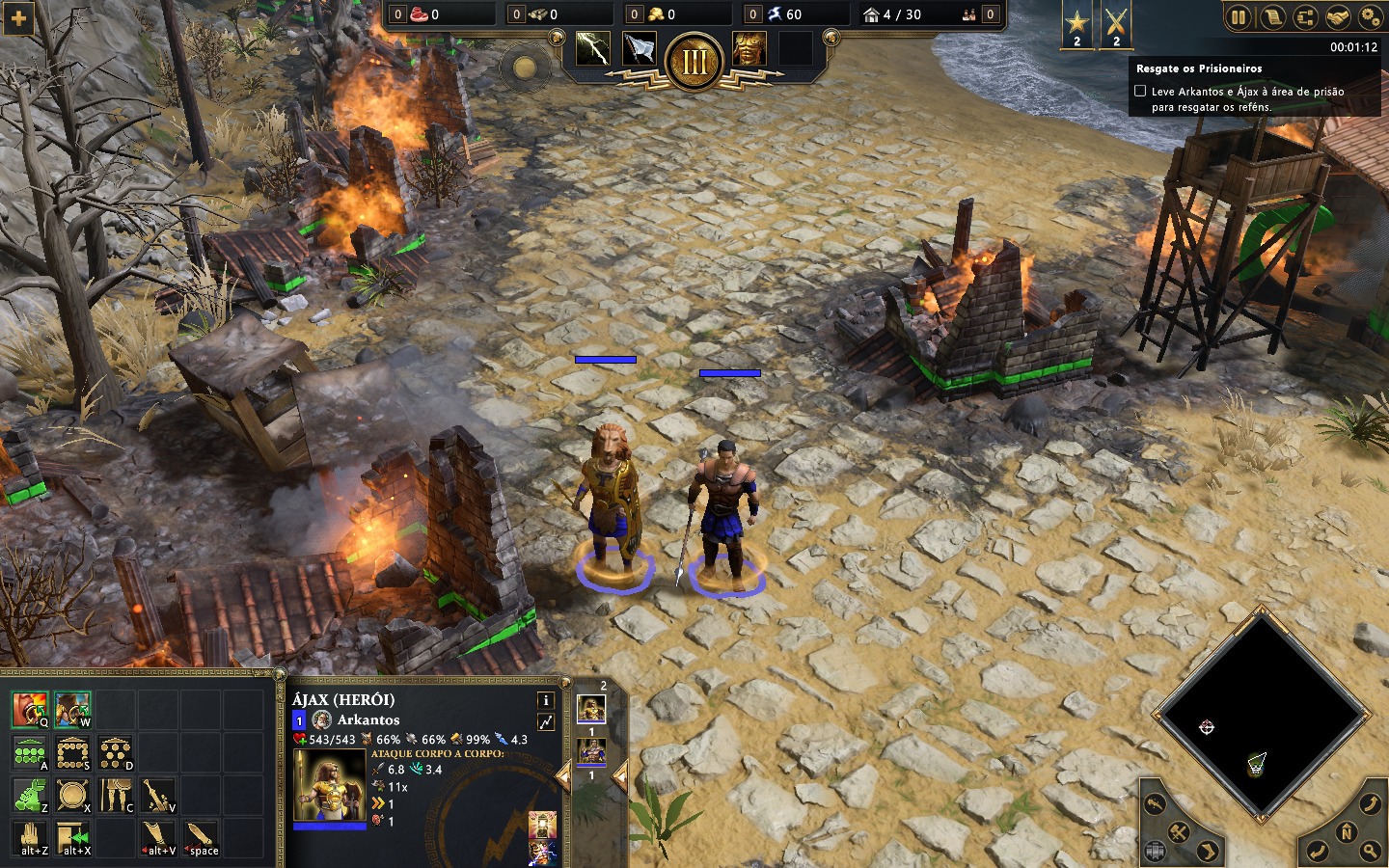Image resolution: width=1389 pixels, height=868 pixels.
Task: Reset camera north with the N button
Action: tap(1347, 831)
